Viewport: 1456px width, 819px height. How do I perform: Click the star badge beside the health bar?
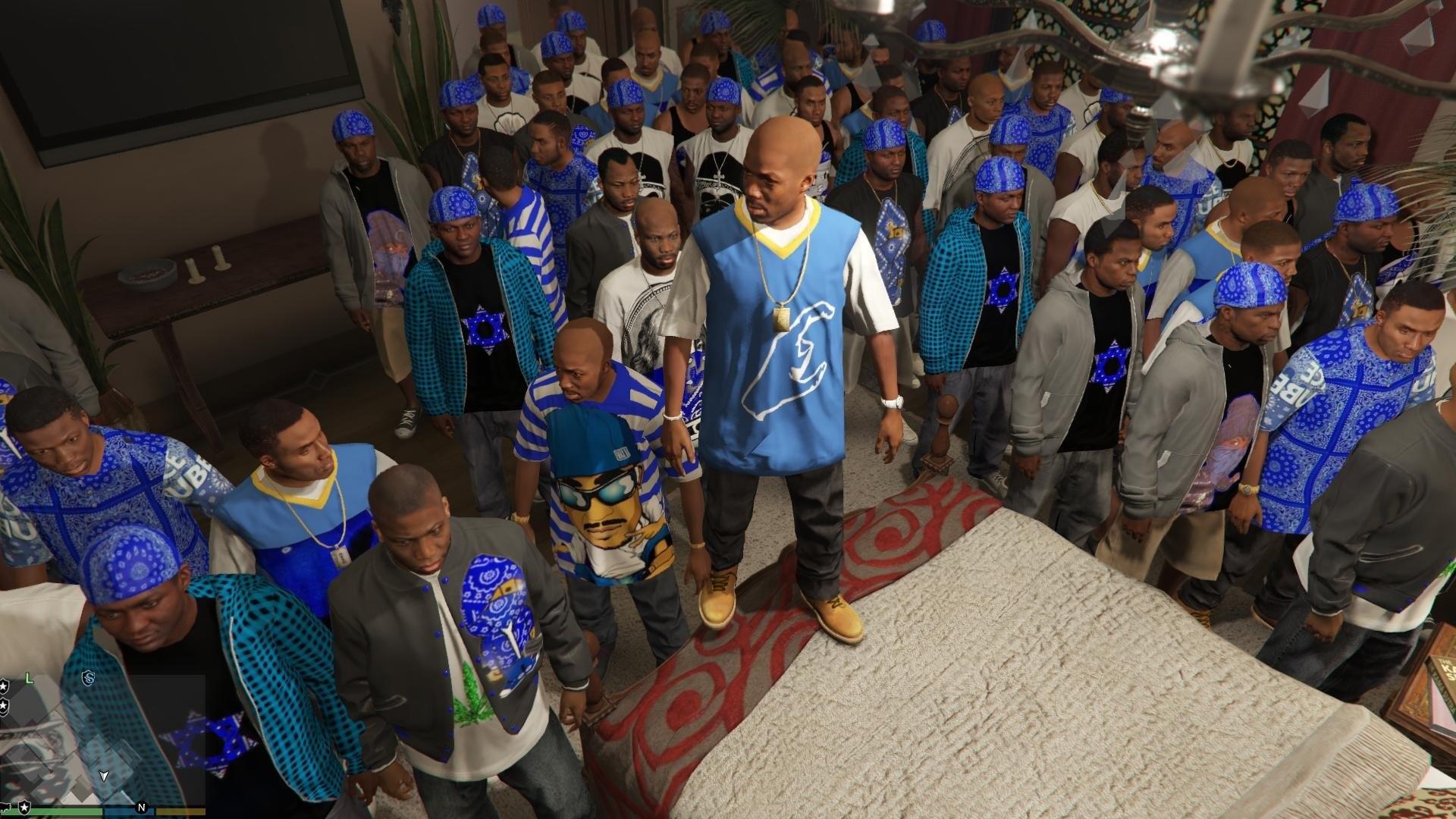(x=24, y=808)
